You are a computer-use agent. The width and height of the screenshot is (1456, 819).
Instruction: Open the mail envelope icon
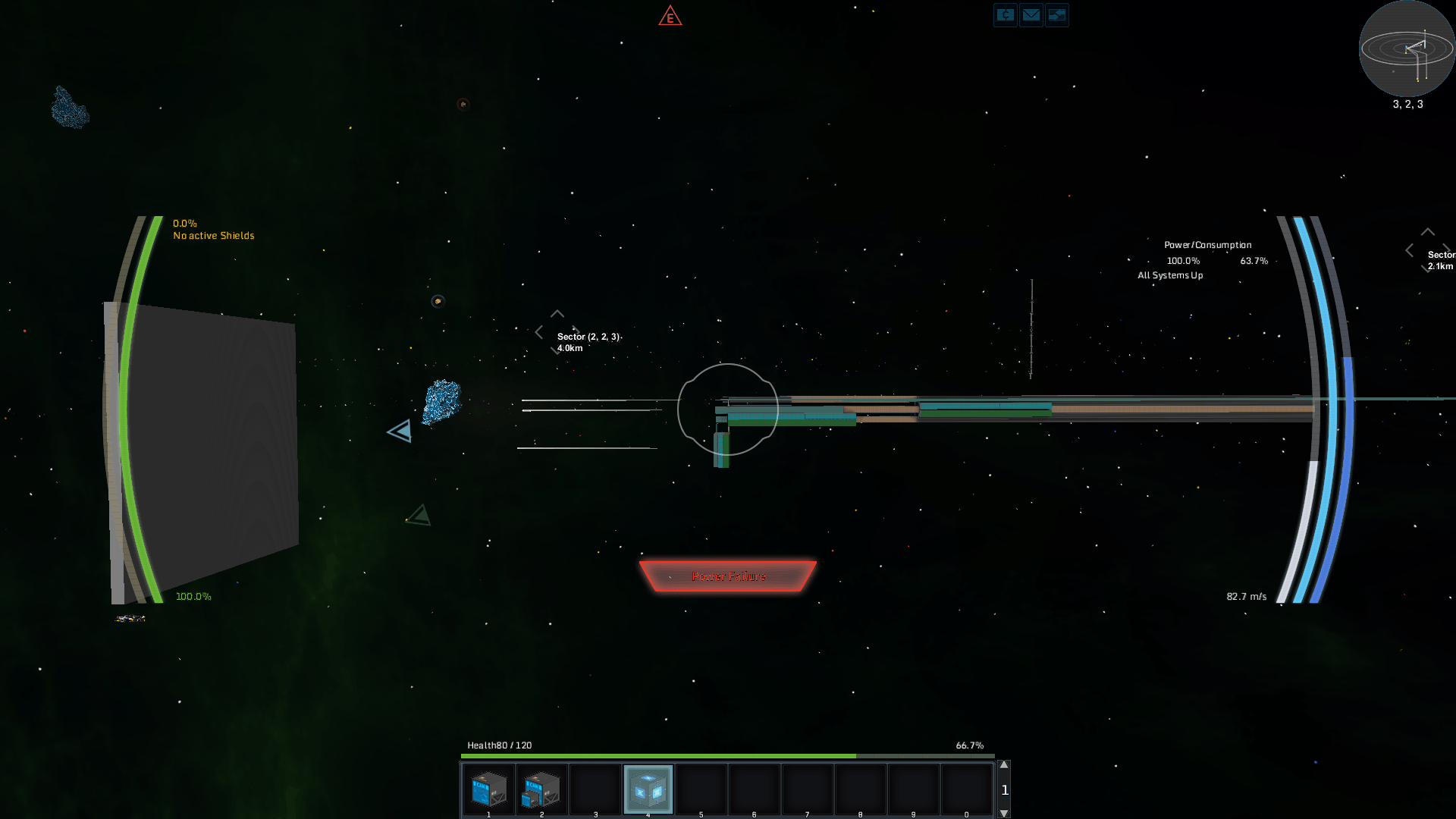[x=1031, y=15]
